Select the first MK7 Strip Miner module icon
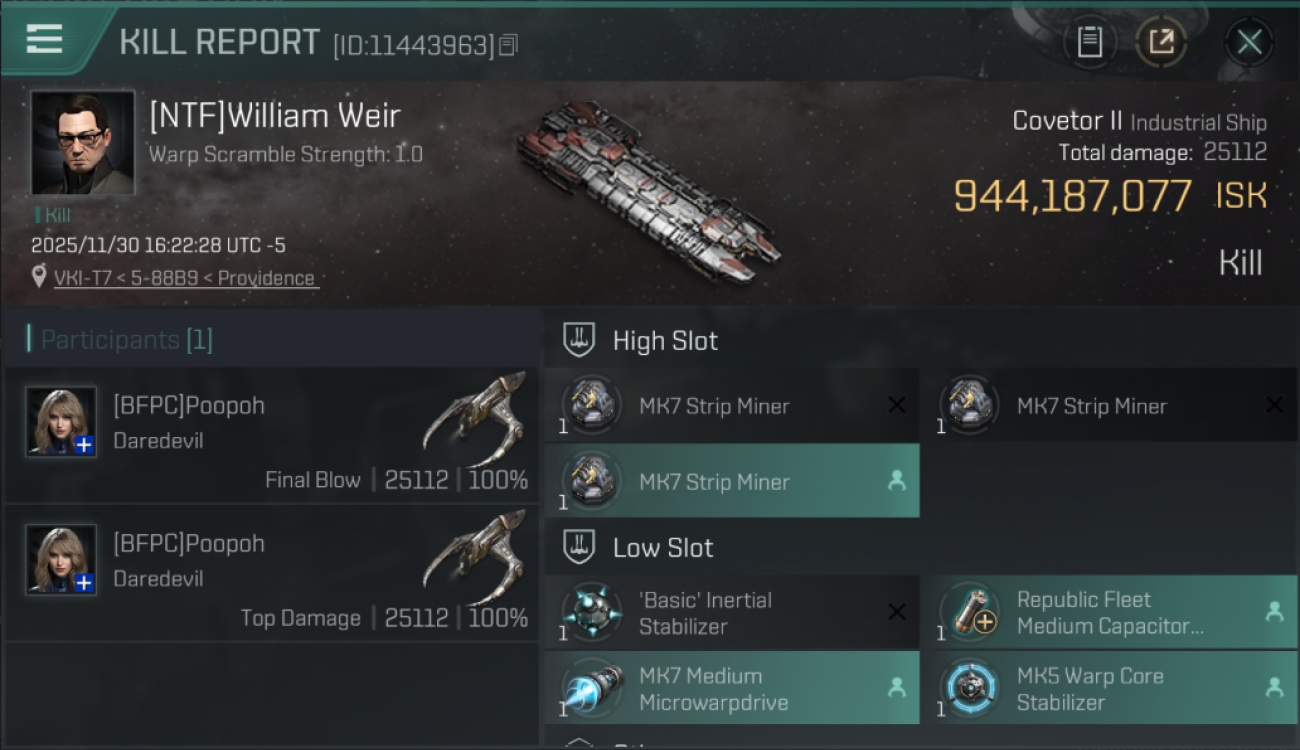Viewport: 1300px width, 750px height. [590, 406]
